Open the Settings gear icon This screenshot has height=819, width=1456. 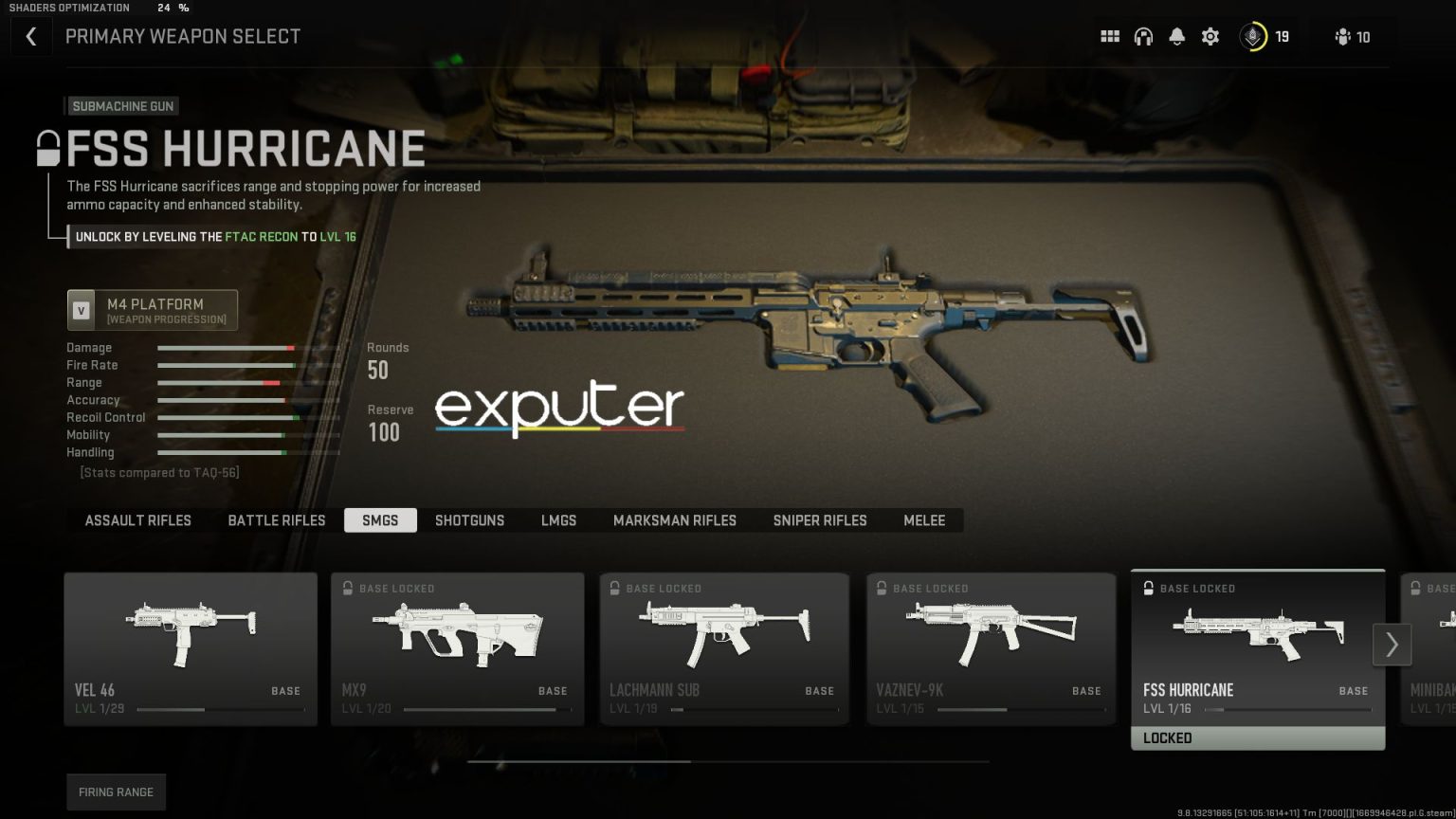[x=1210, y=36]
